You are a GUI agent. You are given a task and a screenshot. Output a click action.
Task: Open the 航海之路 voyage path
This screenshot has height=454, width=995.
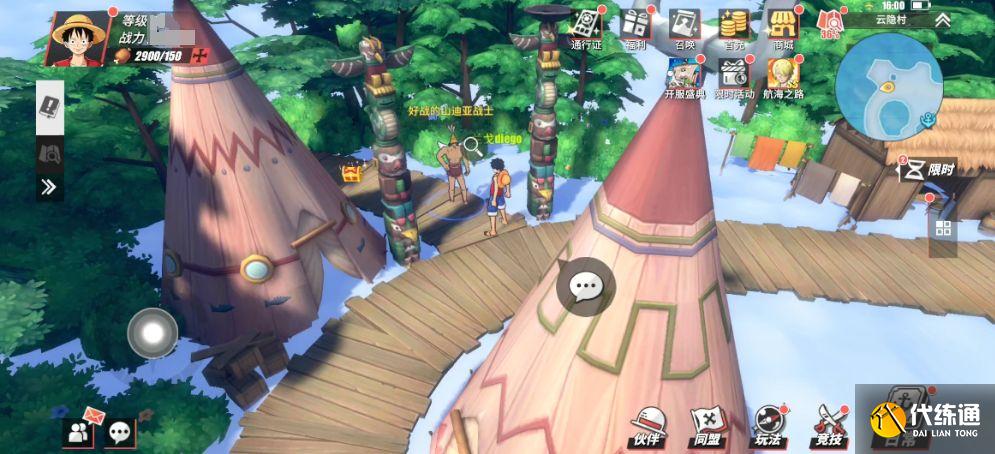783,78
